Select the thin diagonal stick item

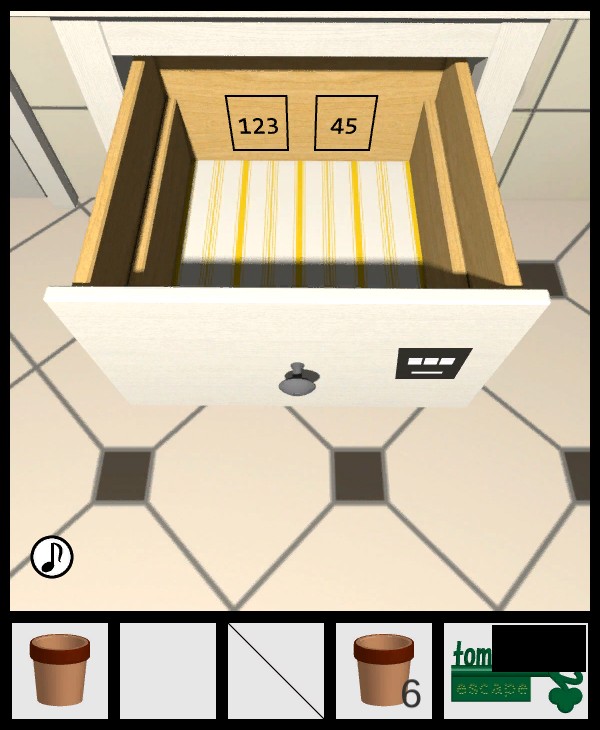pyautogui.click(x=276, y=670)
